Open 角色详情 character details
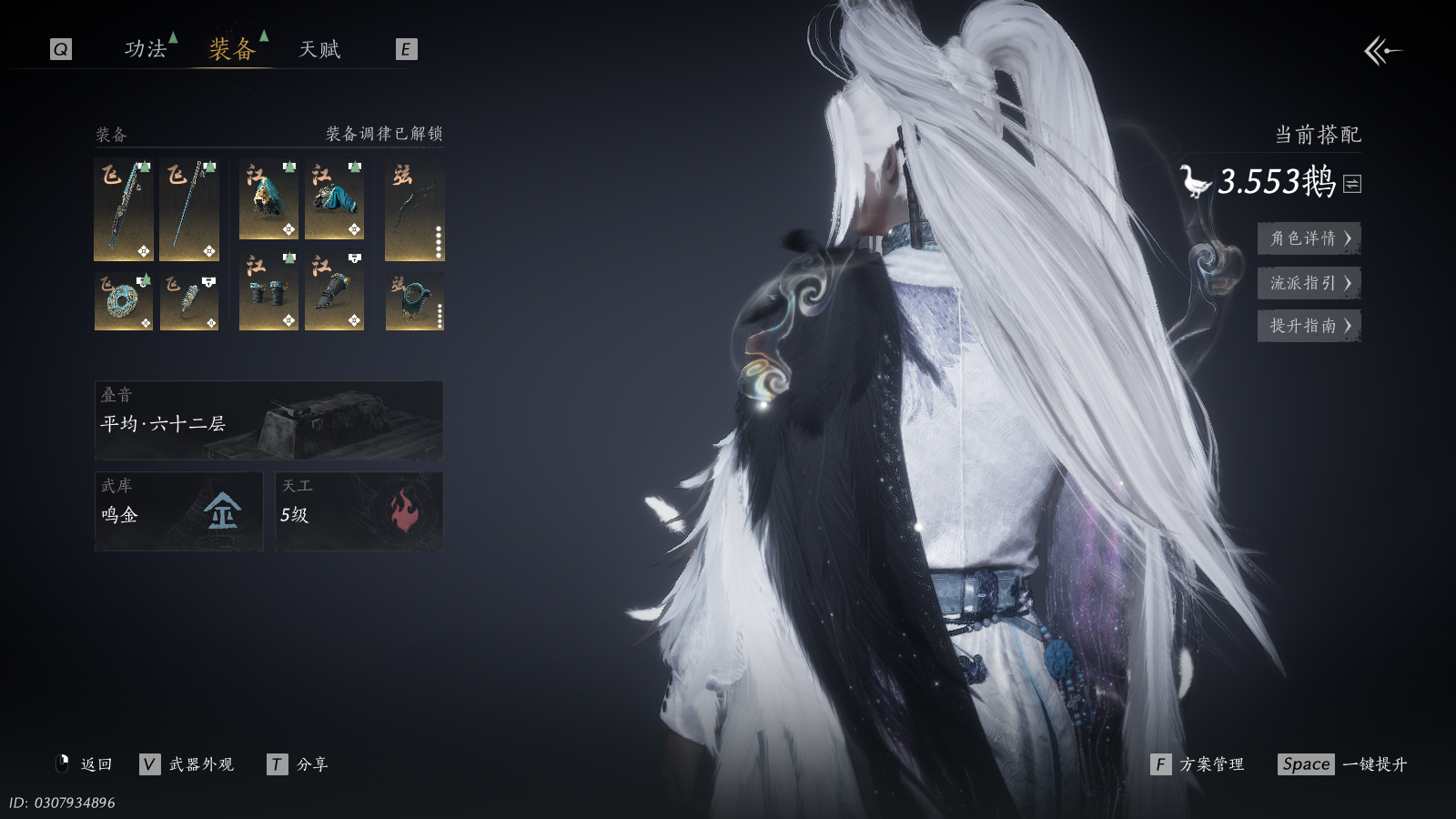Viewport: 1456px width, 819px height. click(x=1309, y=238)
